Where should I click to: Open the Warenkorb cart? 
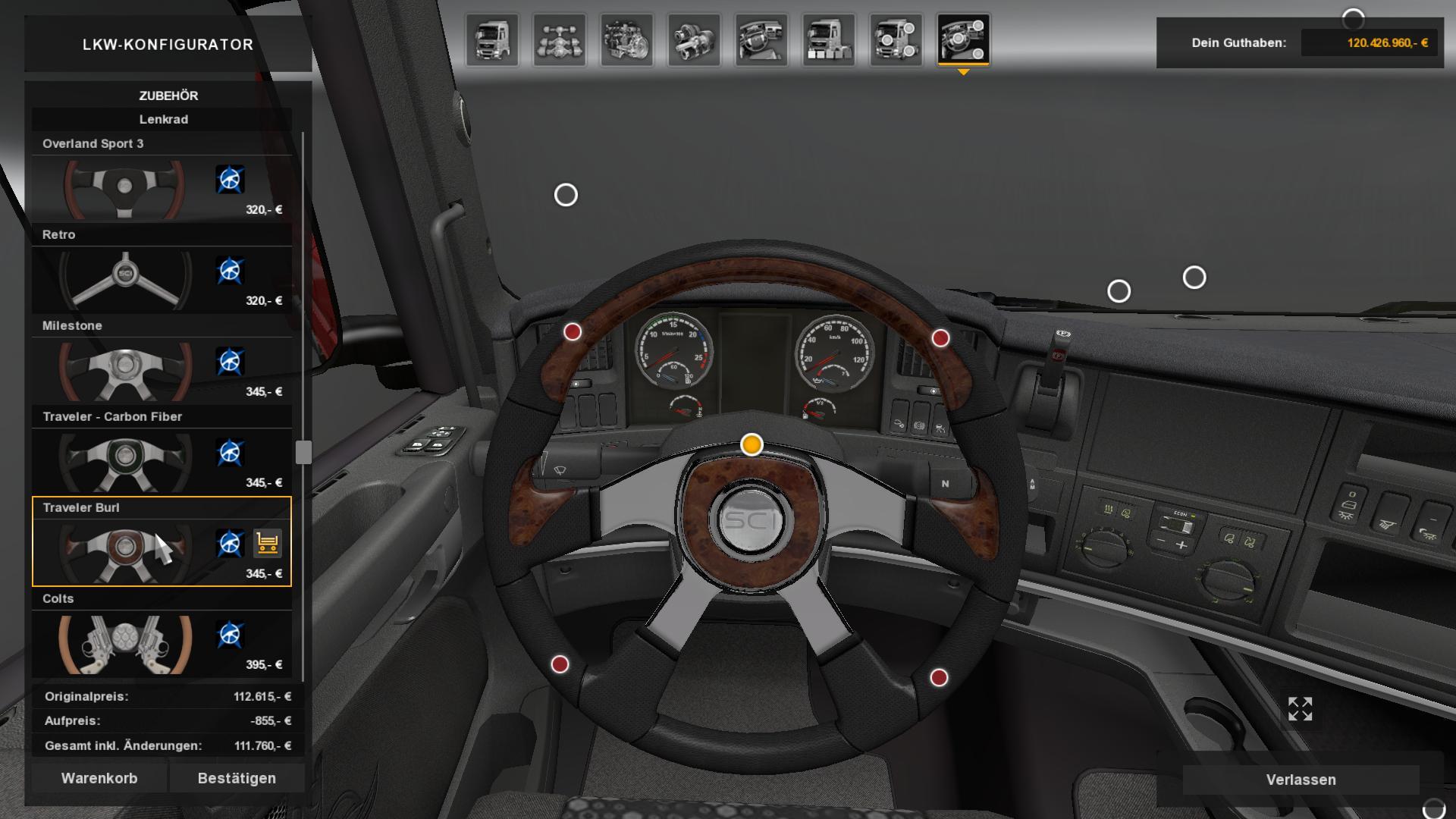click(99, 778)
